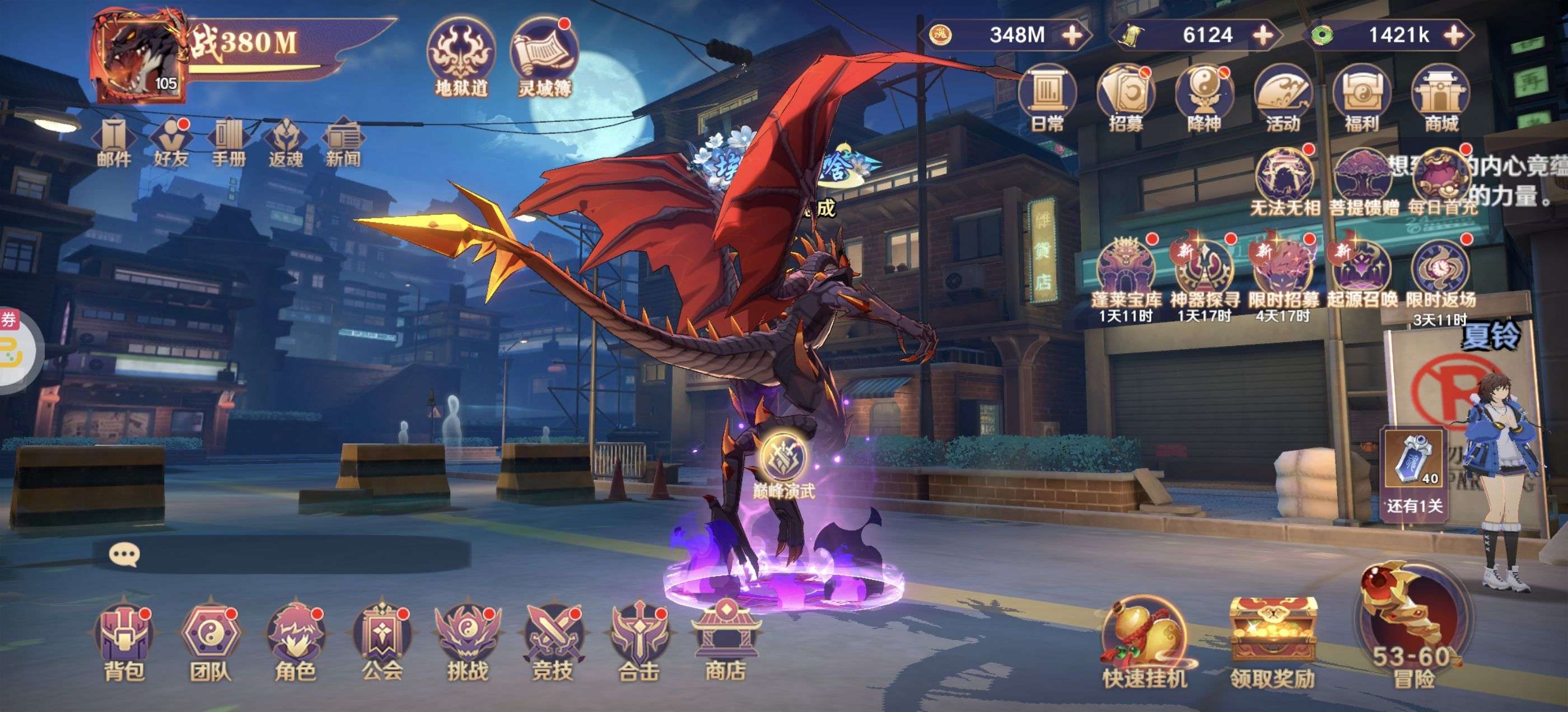
Task: Enter the 公会 guild screen
Action: [x=382, y=642]
